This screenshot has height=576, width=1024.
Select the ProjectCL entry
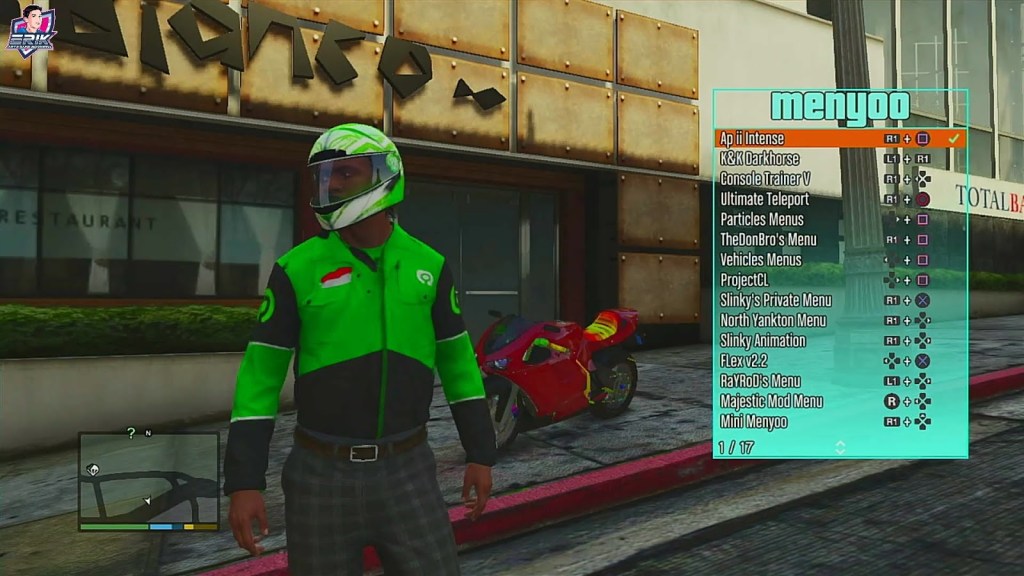click(744, 280)
